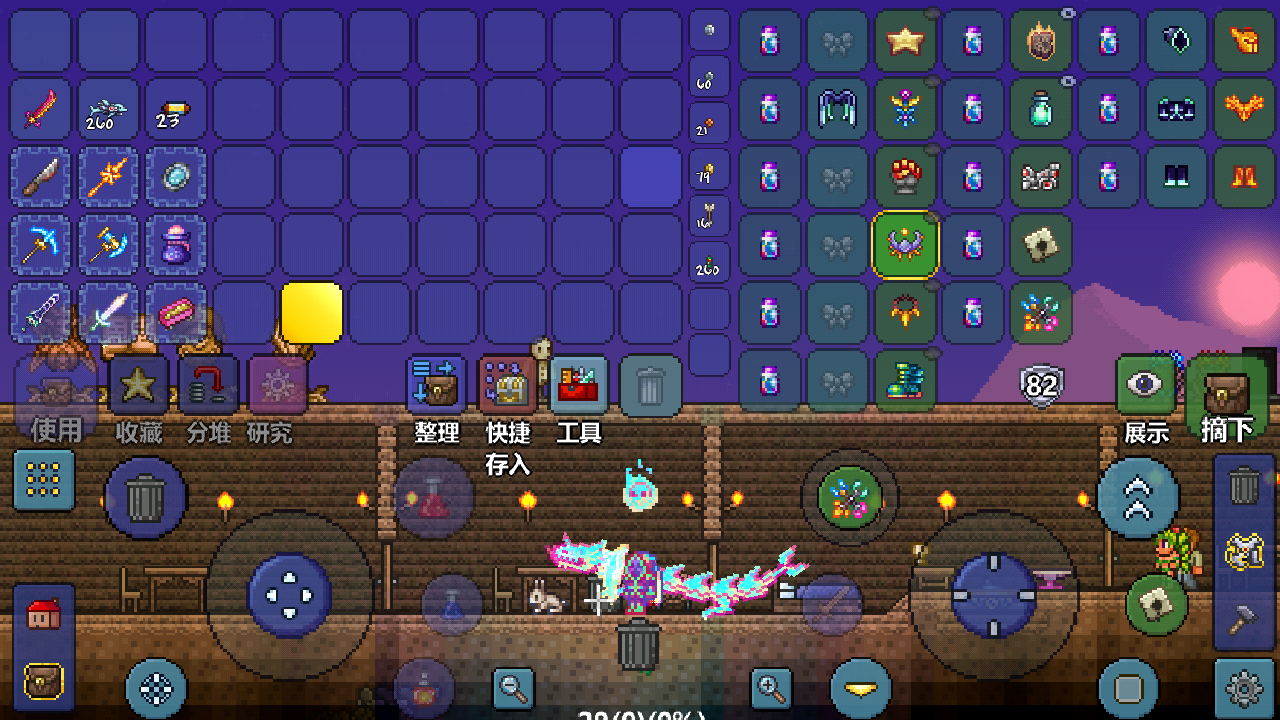Select the red sword inventory slot
Screen dimensions: 1280x720
tap(41, 109)
